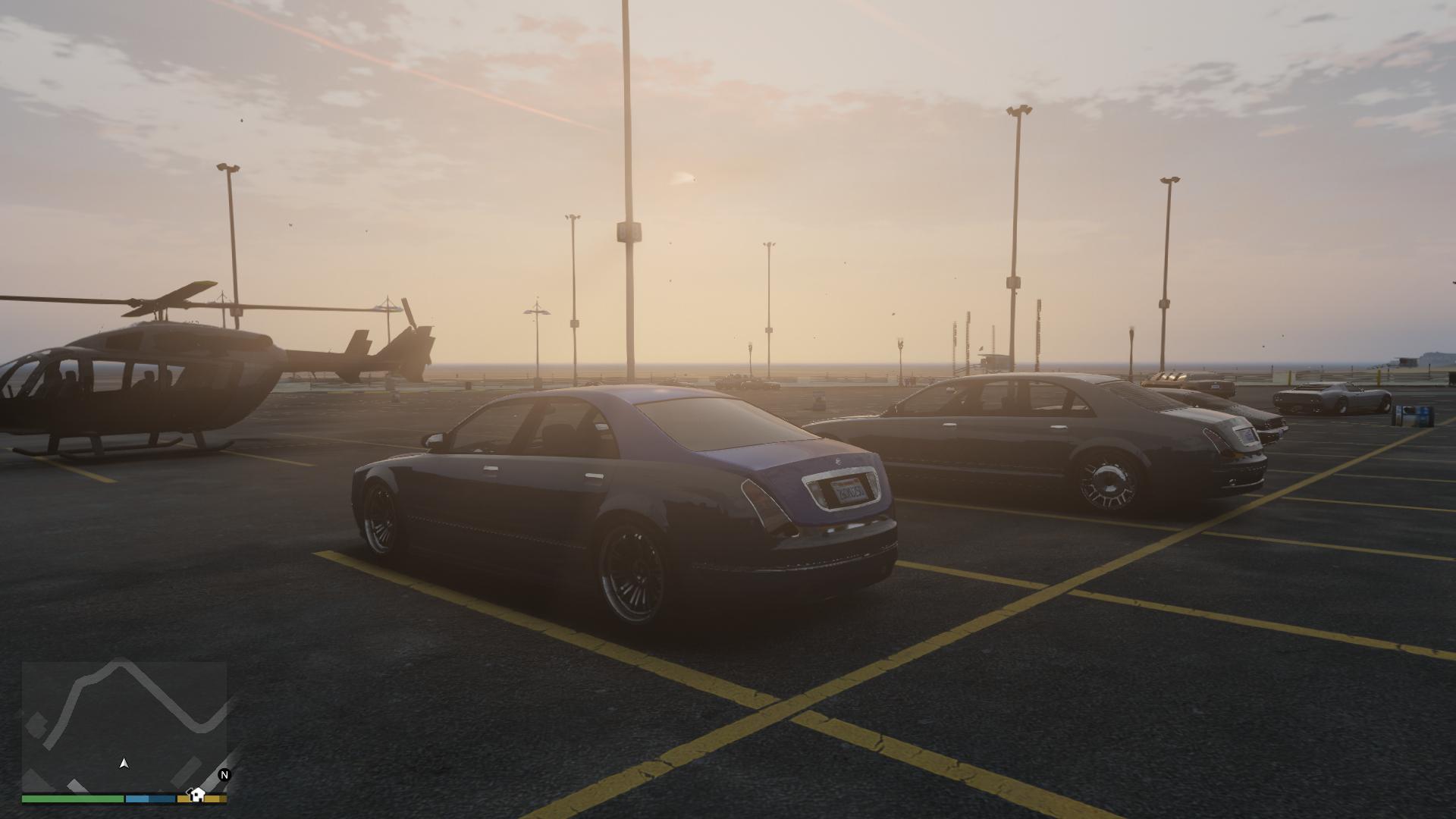Click the north compass marker
The width and height of the screenshot is (1456, 819).
click(224, 774)
